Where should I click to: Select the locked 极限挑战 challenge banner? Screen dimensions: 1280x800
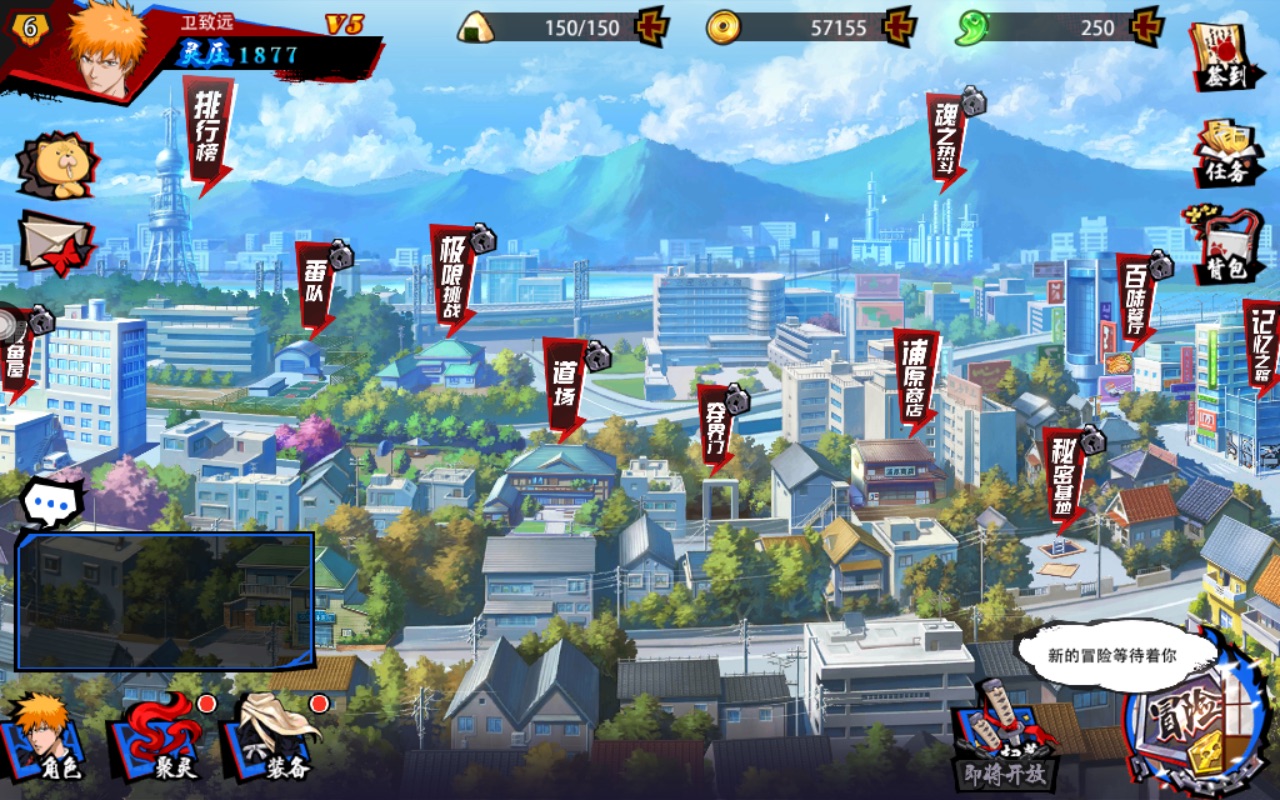[x=452, y=276]
